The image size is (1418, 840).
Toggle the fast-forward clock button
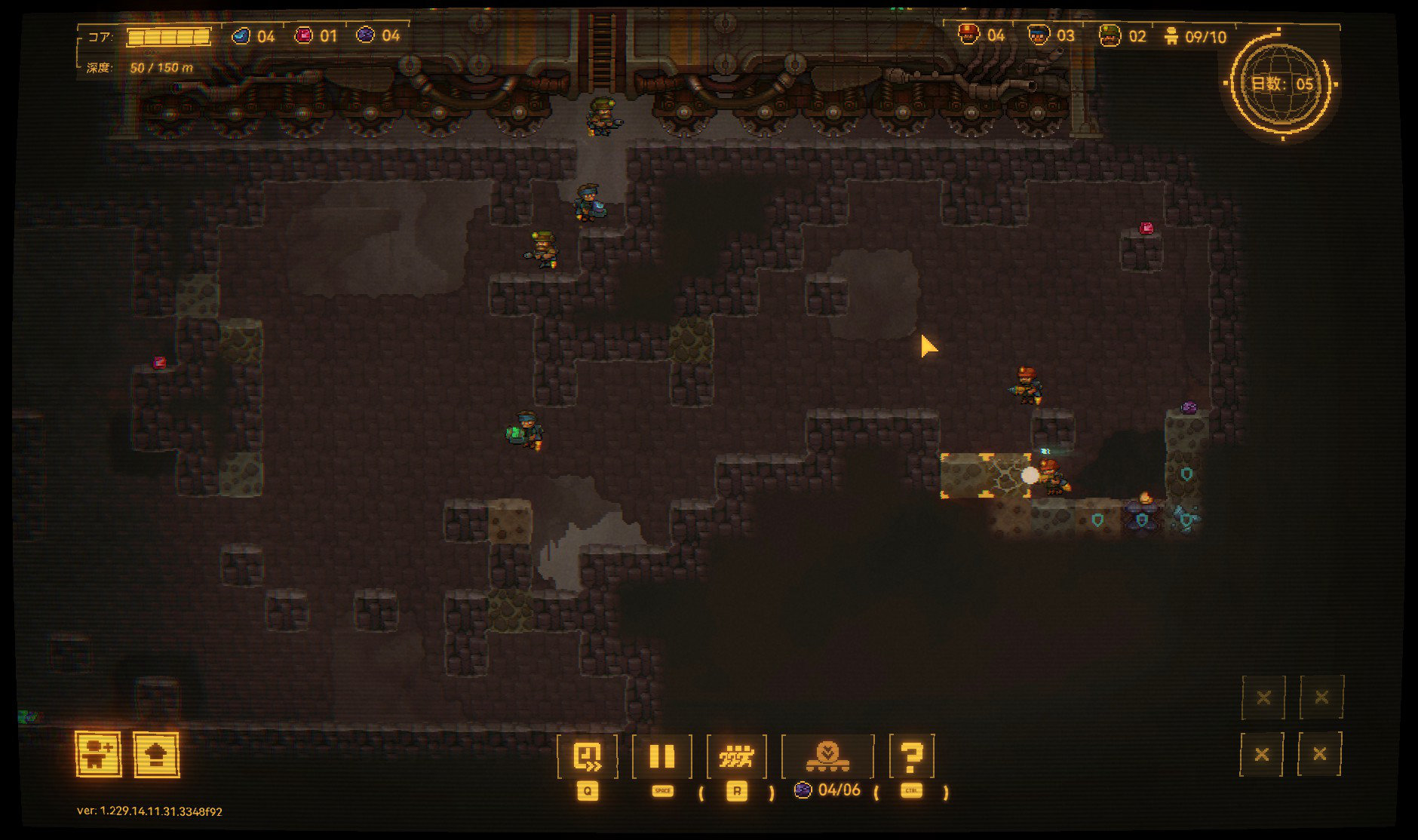pyautogui.click(x=587, y=756)
